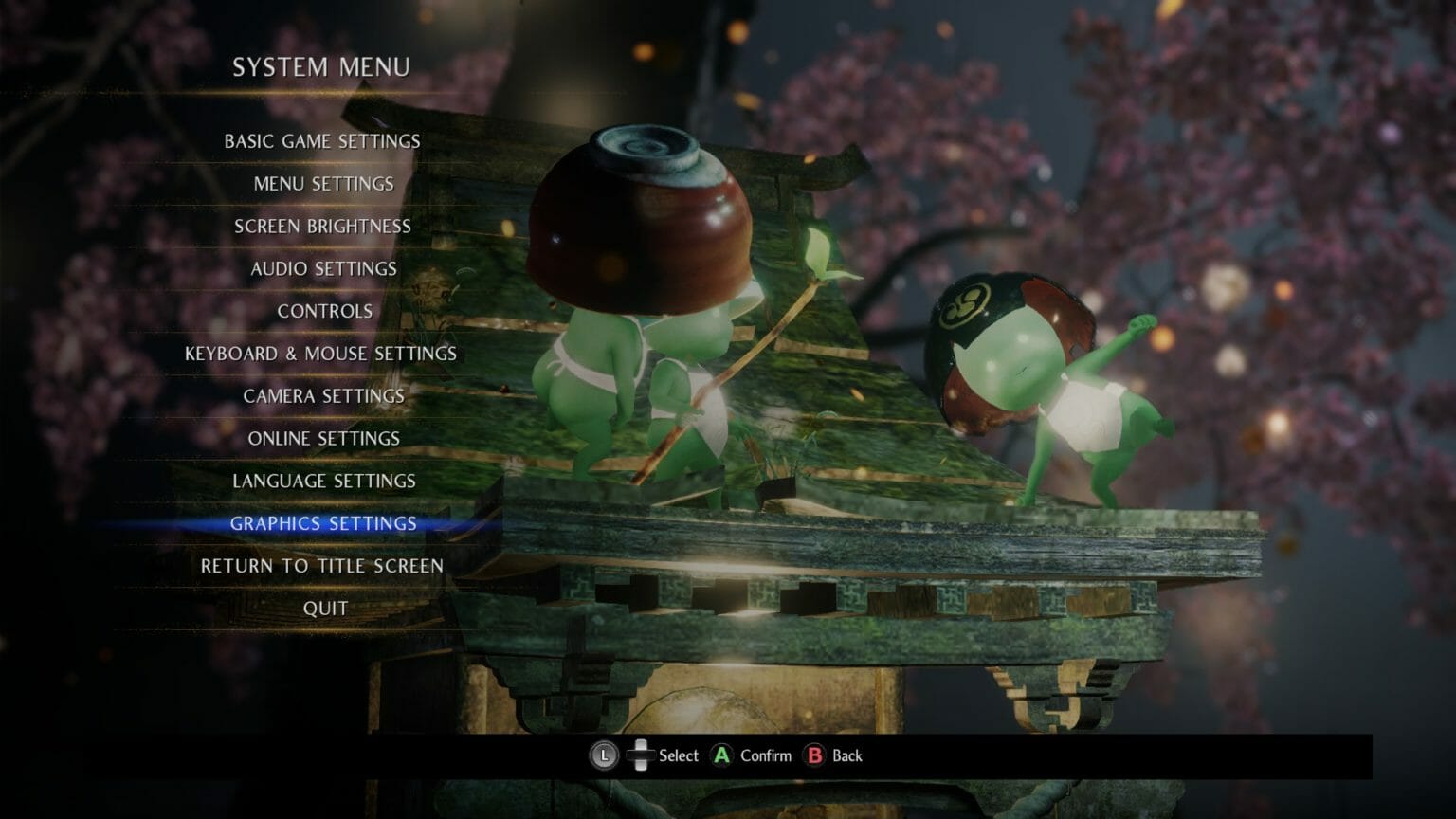Open Basic Game Settings
The height and width of the screenshot is (819, 1456).
321,141
